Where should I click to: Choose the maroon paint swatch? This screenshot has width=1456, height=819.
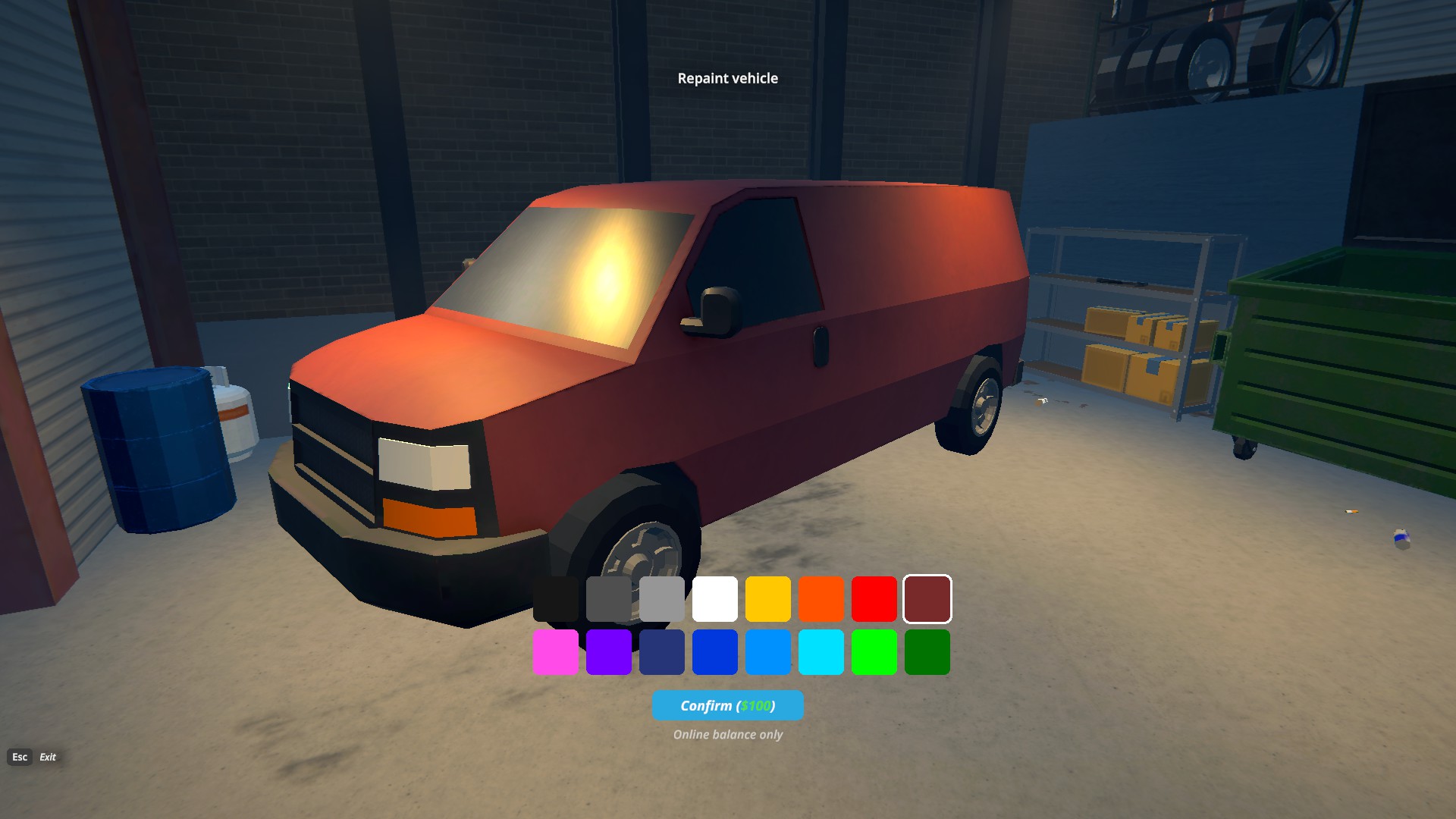tap(927, 599)
